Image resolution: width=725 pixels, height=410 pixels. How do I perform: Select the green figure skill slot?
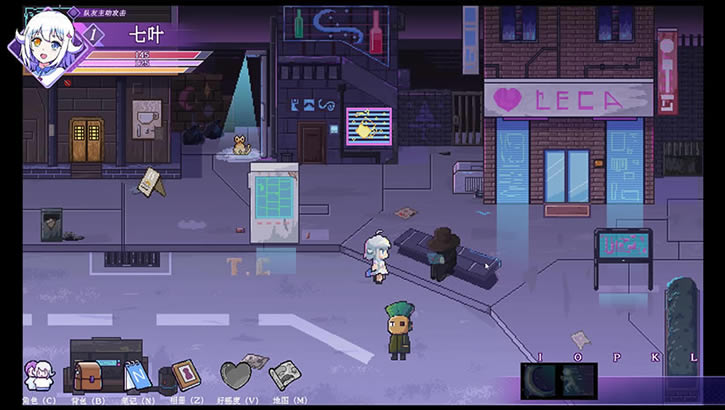pos(577,381)
